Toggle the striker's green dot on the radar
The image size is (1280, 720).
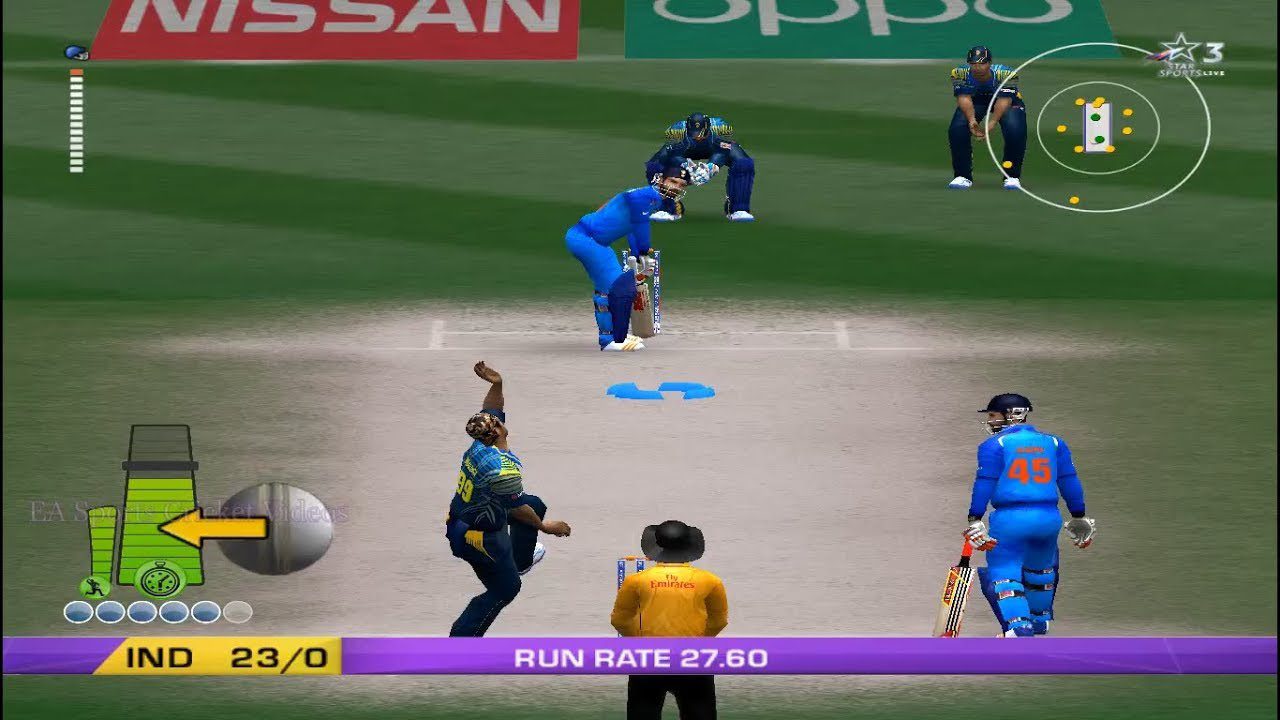click(x=1096, y=116)
